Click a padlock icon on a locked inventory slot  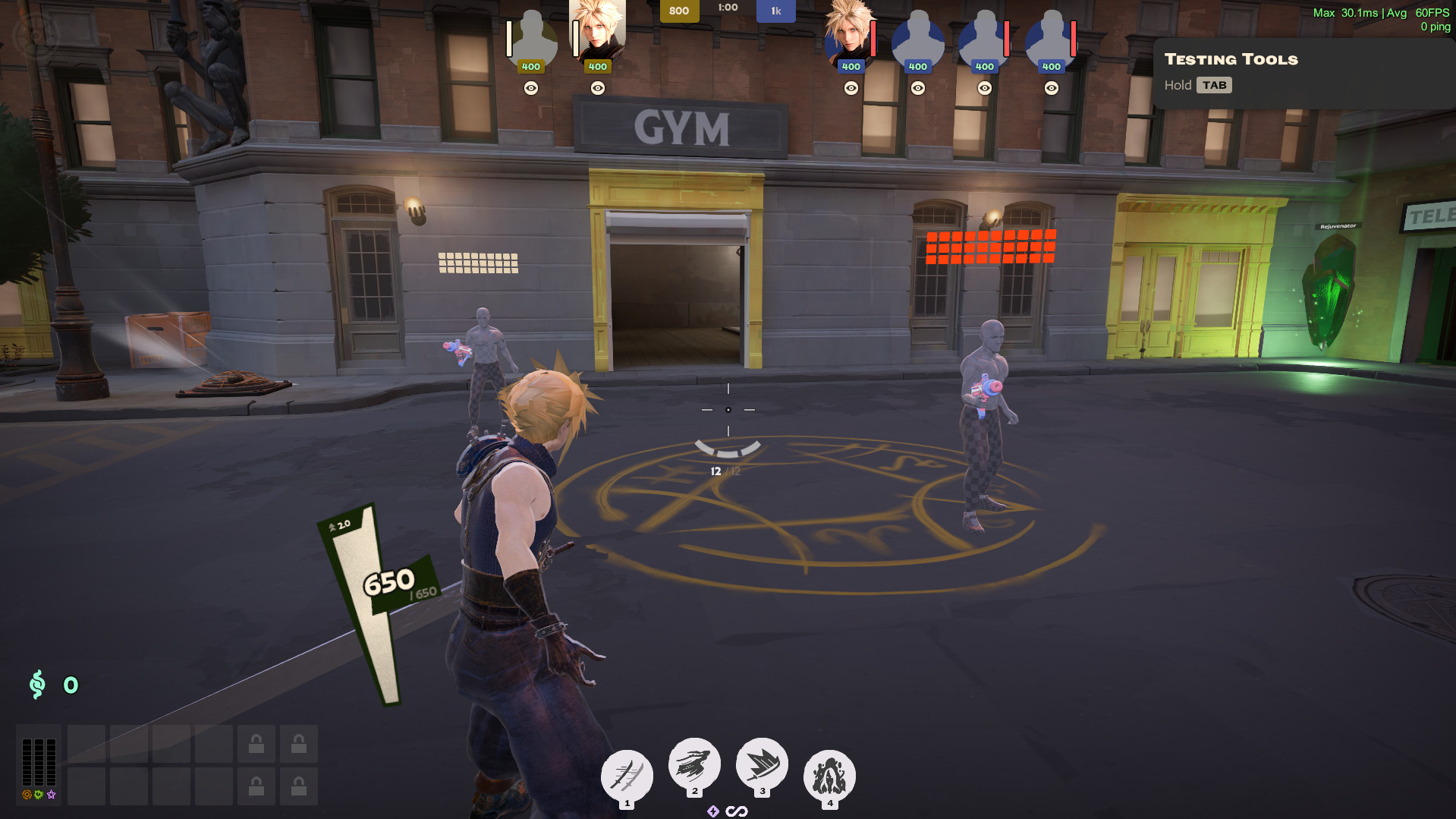(x=256, y=744)
